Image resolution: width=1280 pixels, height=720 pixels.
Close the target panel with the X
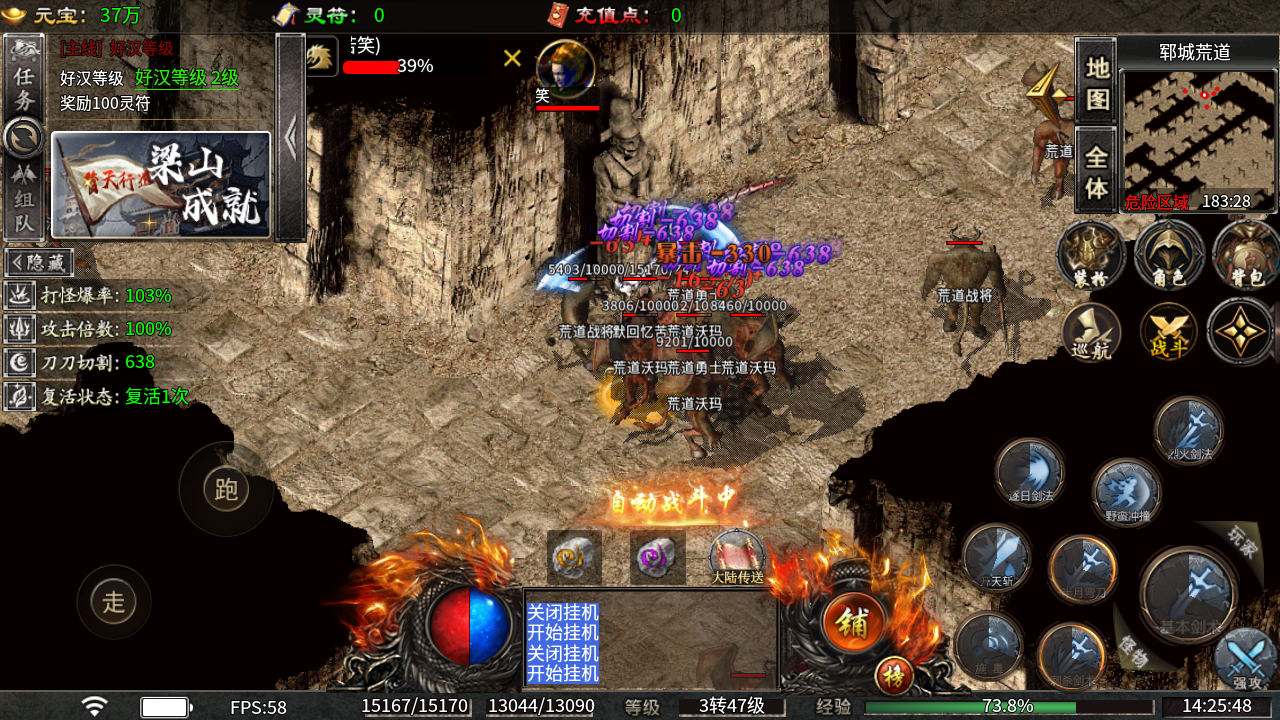pyautogui.click(x=512, y=58)
